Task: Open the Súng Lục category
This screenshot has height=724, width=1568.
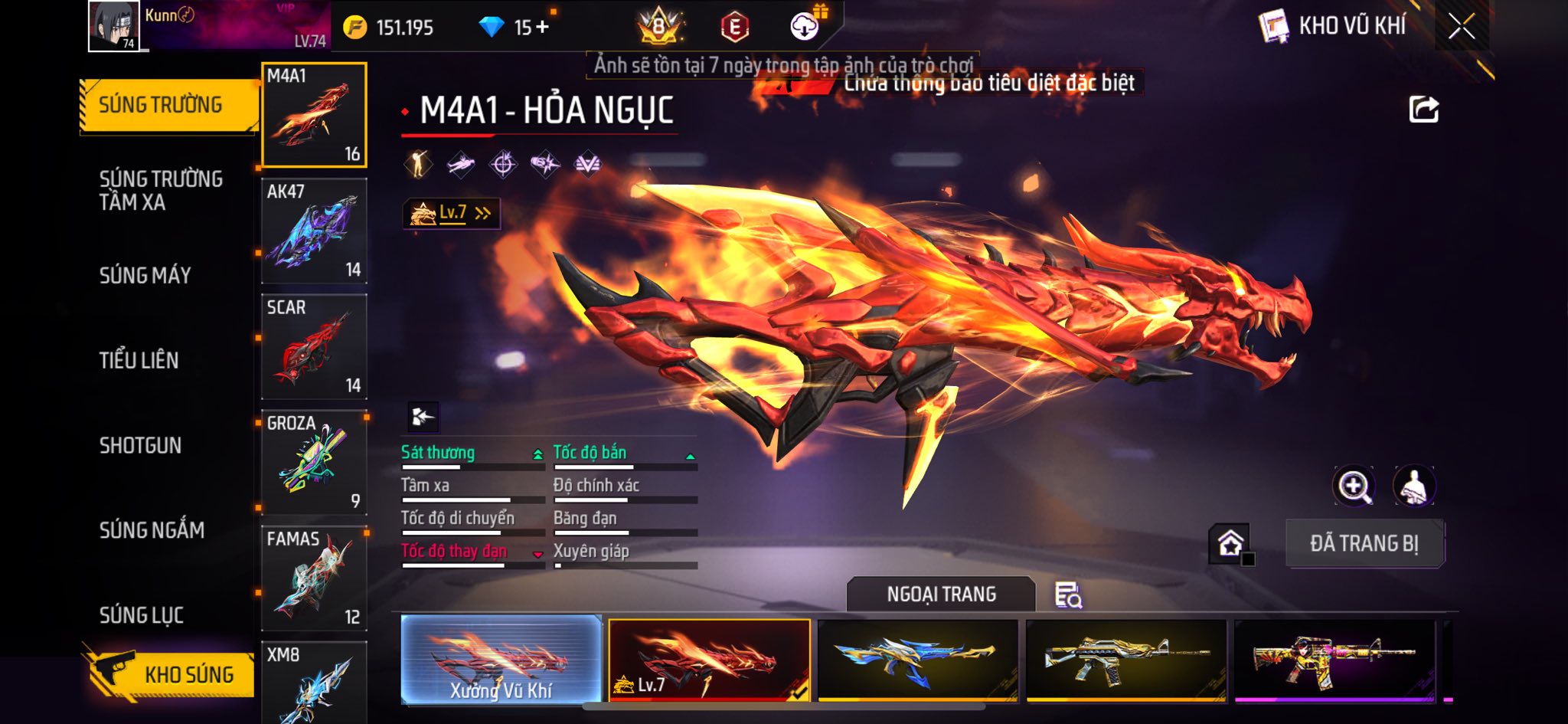Action: 142,615
